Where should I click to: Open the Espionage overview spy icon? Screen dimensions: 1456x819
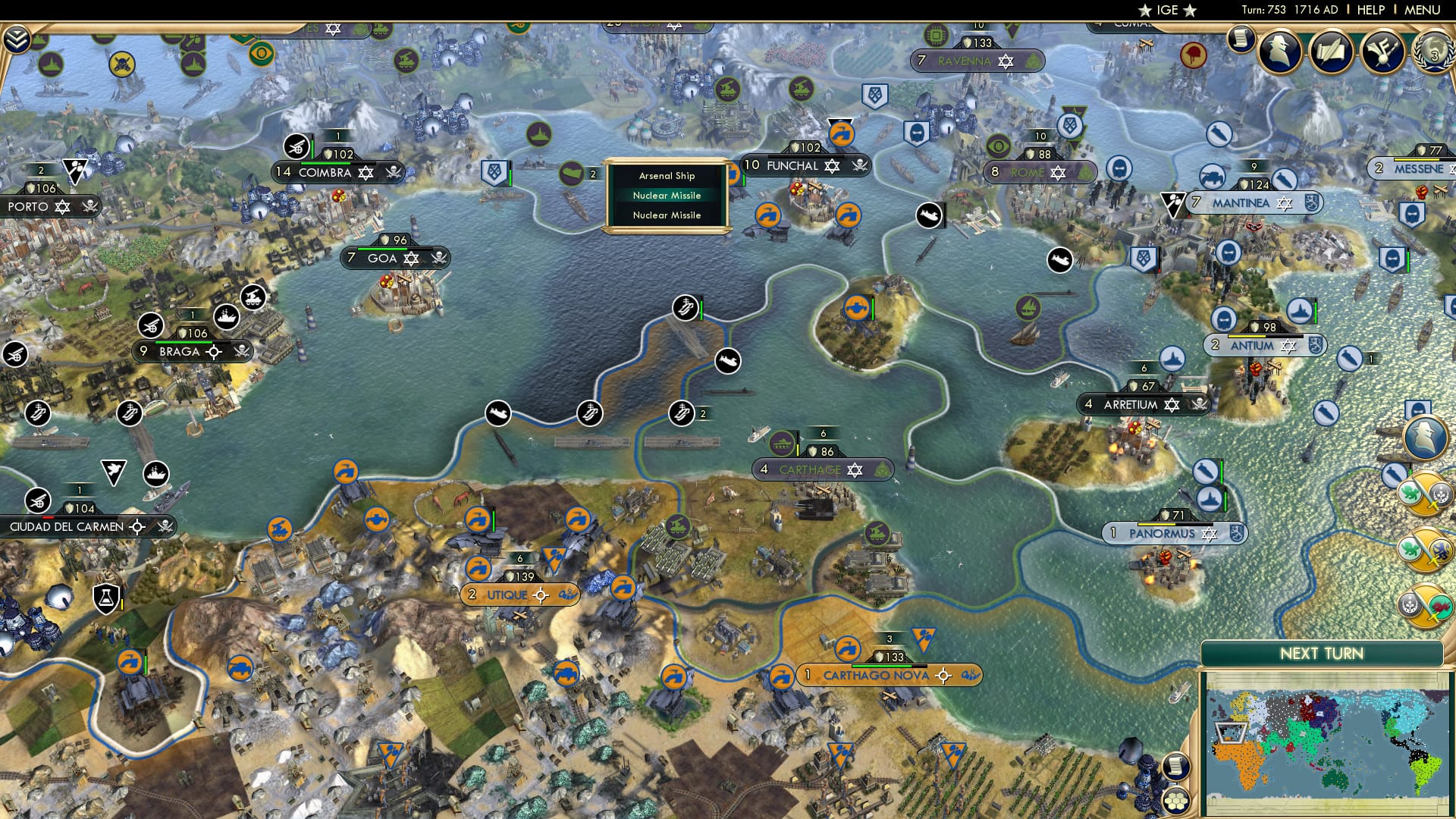click(x=1279, y=52)
